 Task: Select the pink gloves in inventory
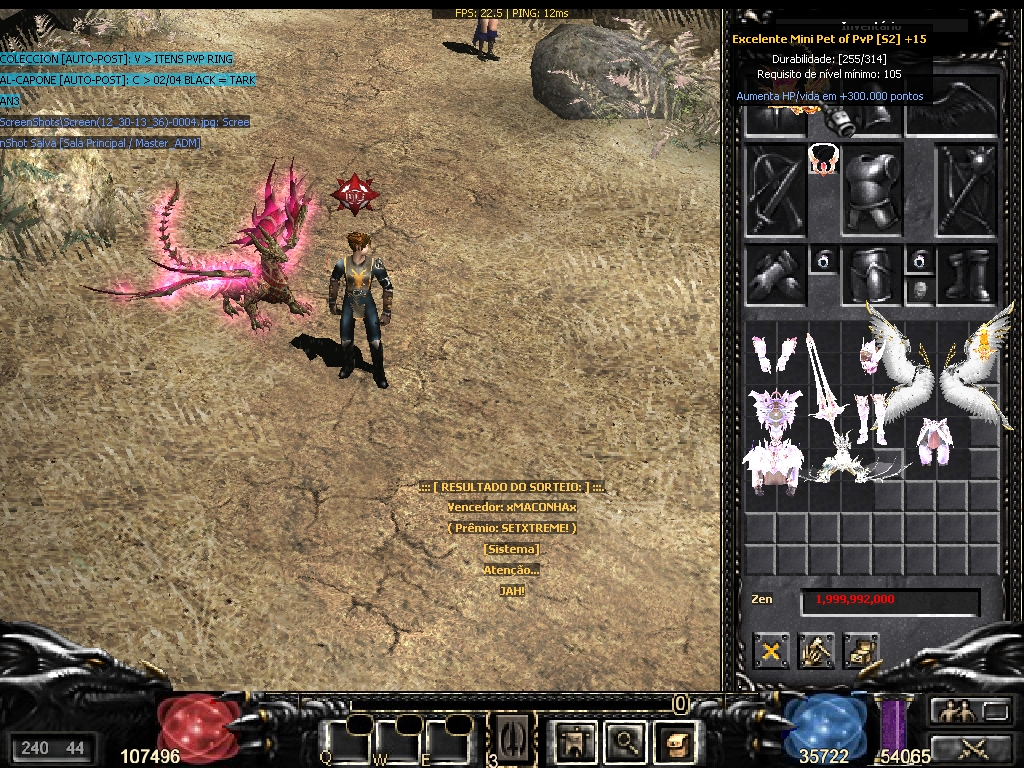click(773, 353)
